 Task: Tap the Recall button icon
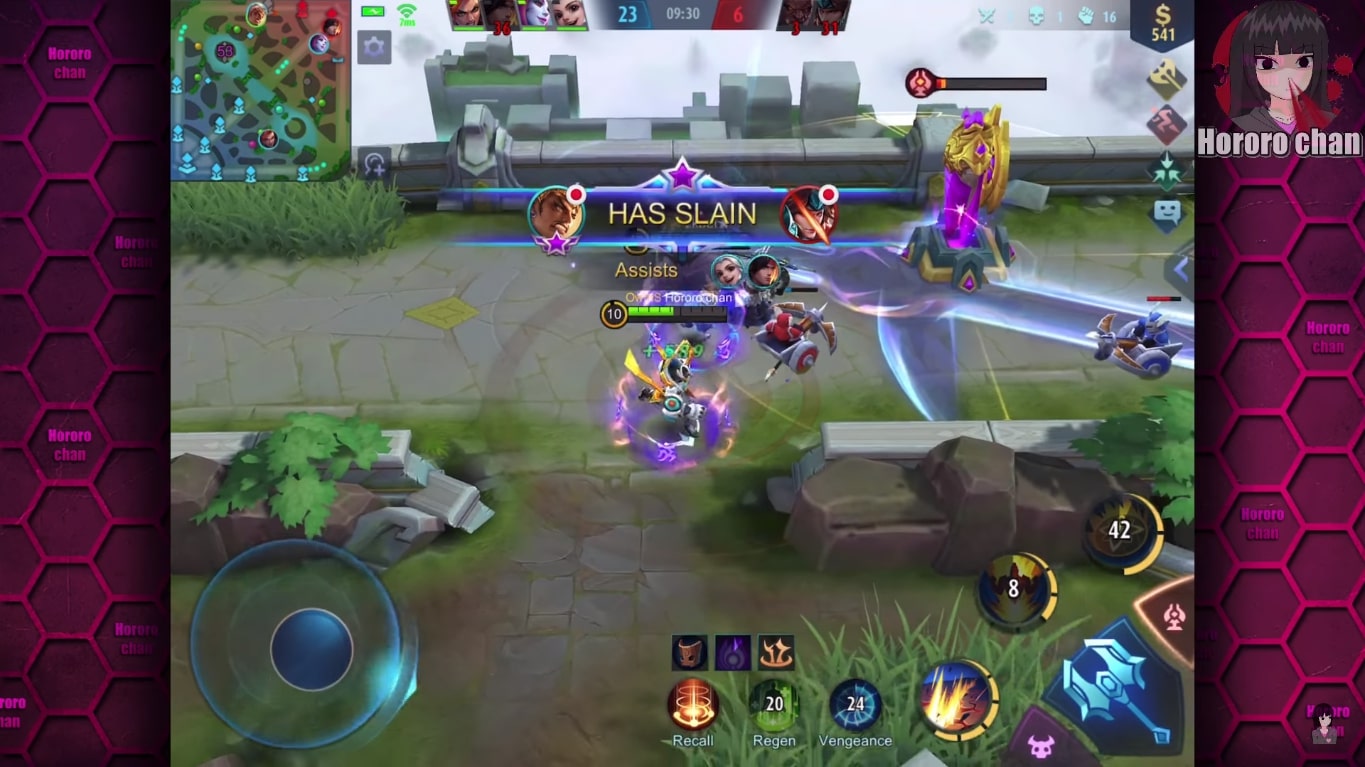click(693, 703)
